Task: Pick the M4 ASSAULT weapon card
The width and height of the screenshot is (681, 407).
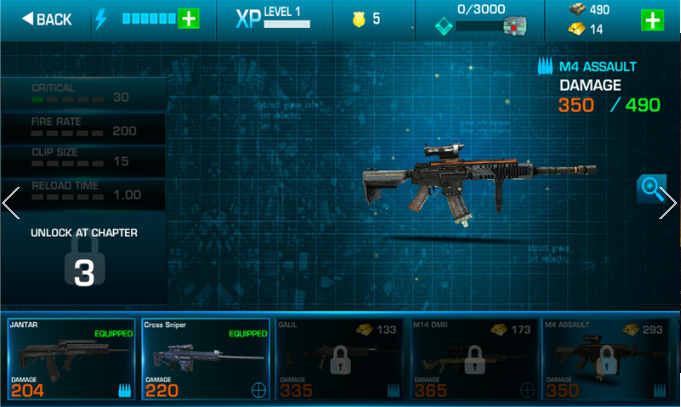Action: 607,359
